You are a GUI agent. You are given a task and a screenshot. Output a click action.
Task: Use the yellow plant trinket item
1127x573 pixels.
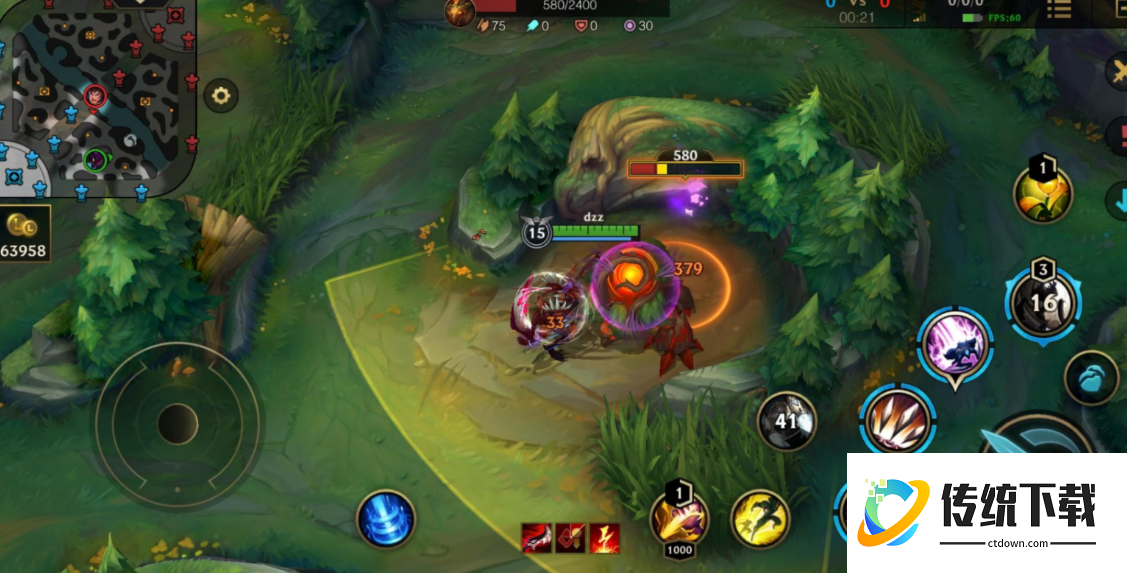tap(1043, 194)
